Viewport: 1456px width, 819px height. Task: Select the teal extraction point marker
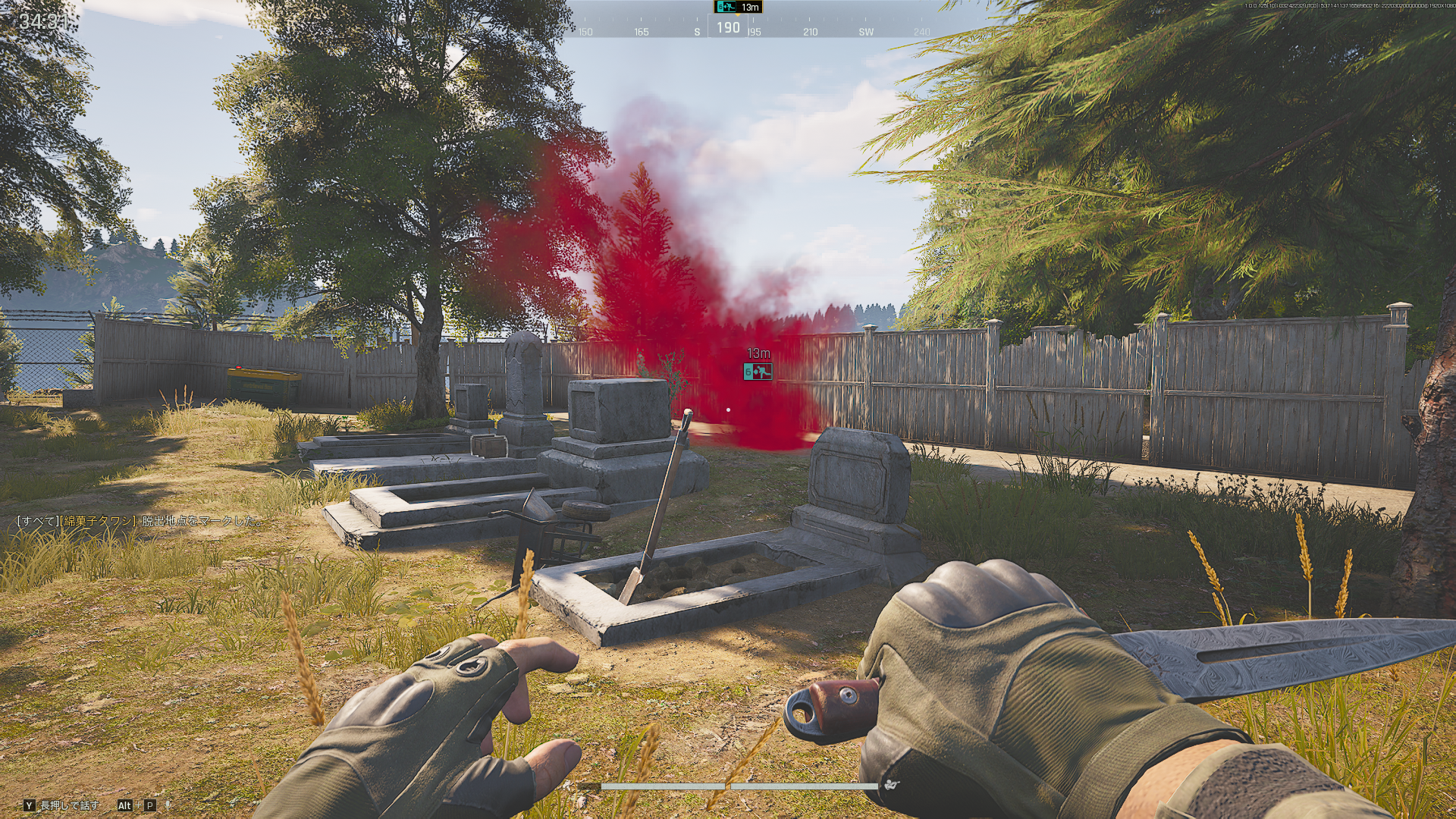758,372
